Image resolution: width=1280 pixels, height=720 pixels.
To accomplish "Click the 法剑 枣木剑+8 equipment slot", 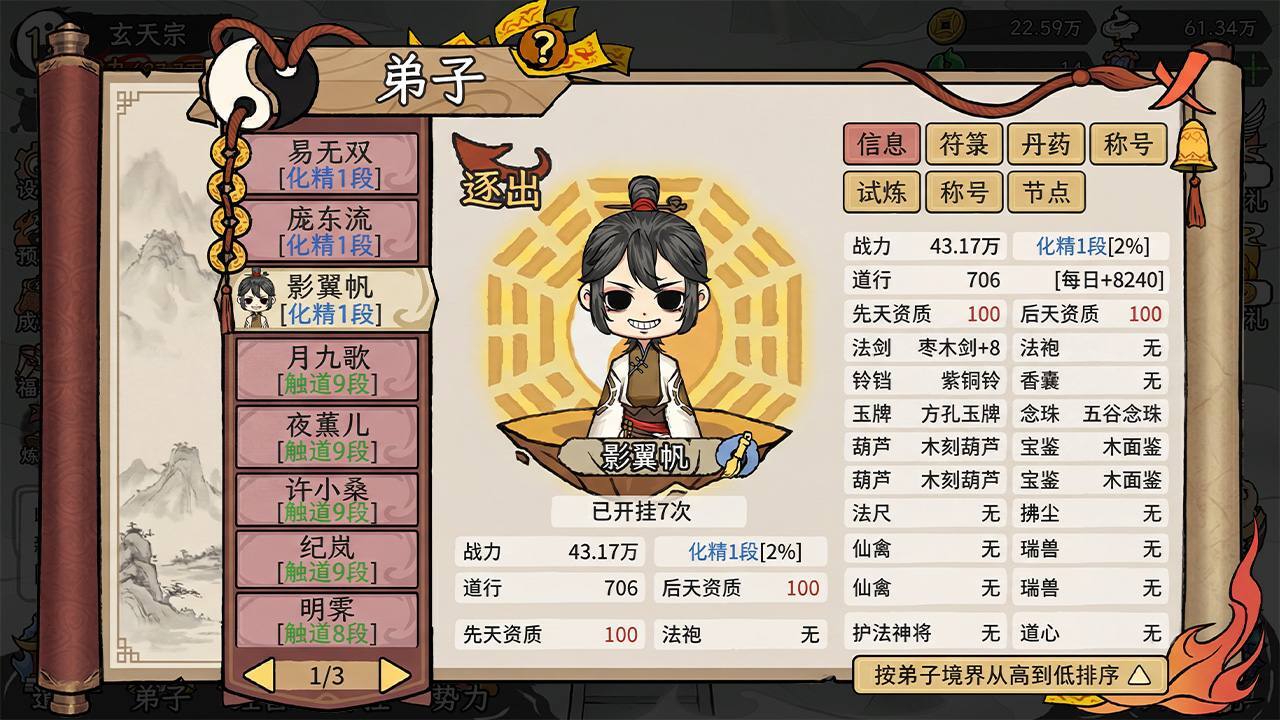I will [x=925, y=348].
